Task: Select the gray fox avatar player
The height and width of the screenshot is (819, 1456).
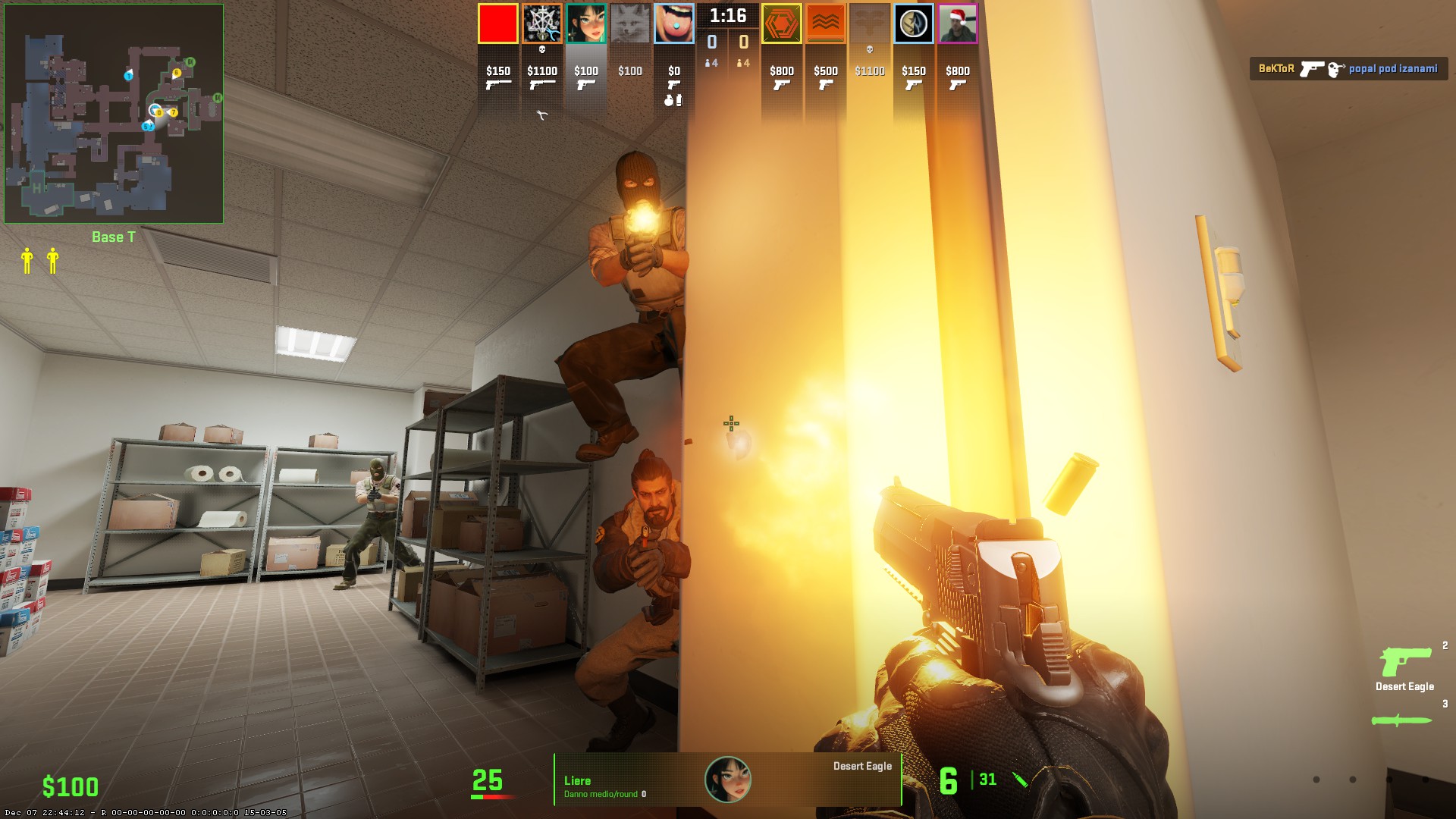Action: (x=629, y=24)
